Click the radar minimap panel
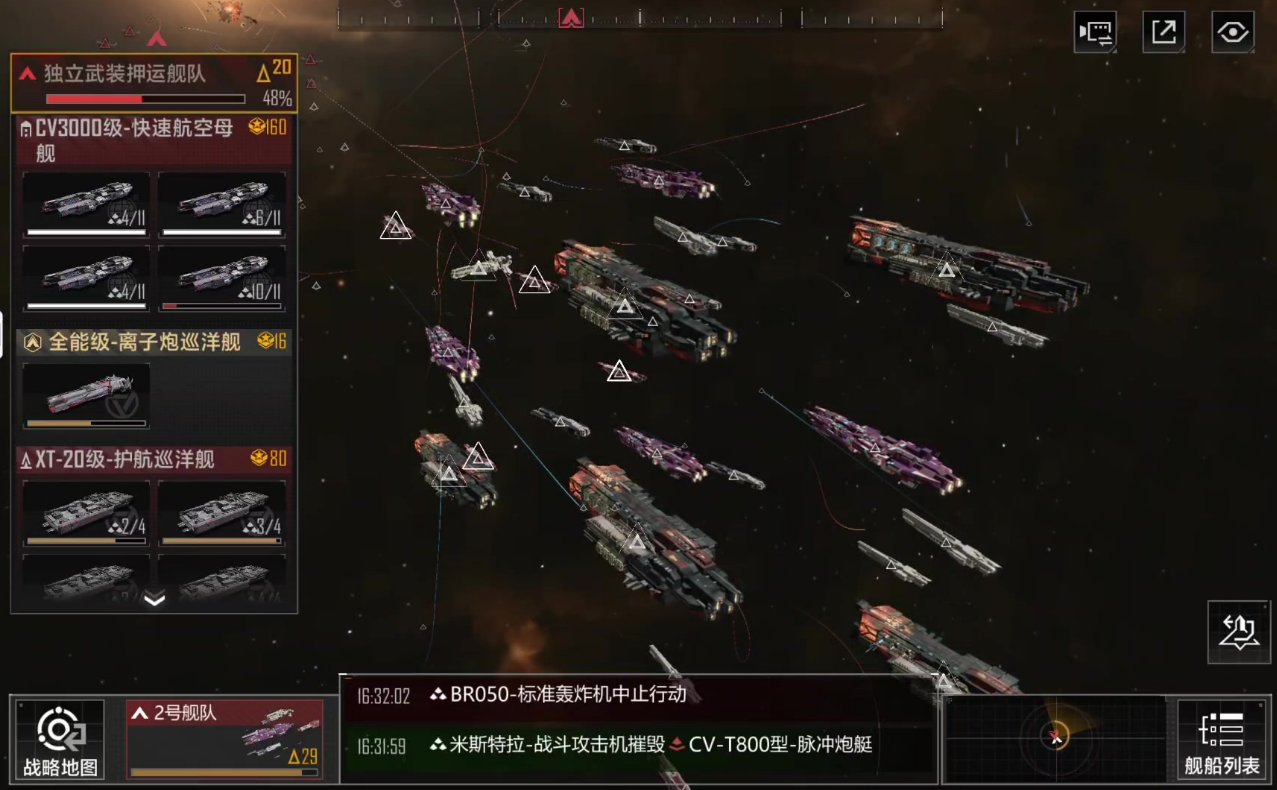 tap(1055, 739)
